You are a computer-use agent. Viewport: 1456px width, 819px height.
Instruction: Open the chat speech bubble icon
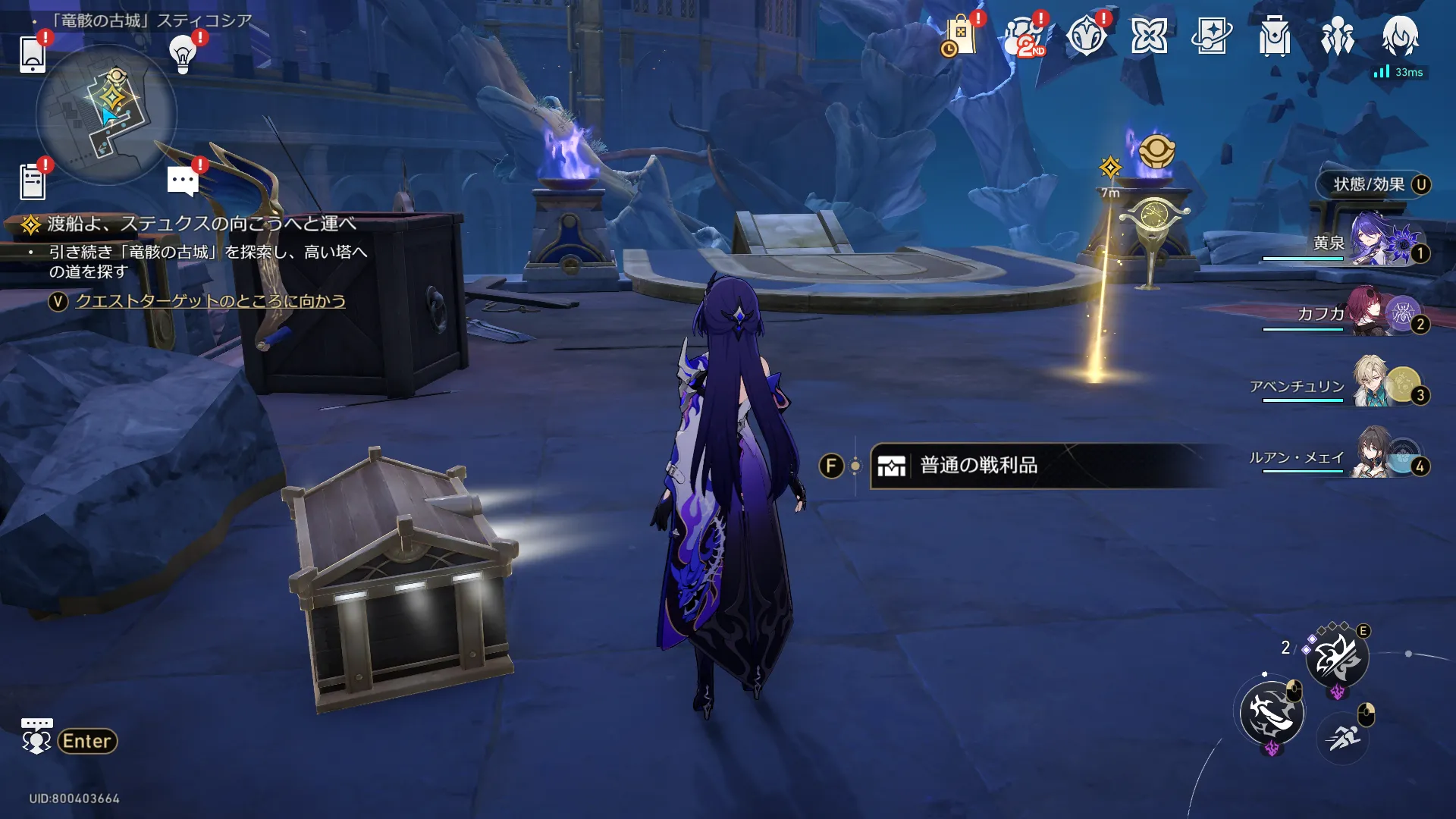coord(183,181)
